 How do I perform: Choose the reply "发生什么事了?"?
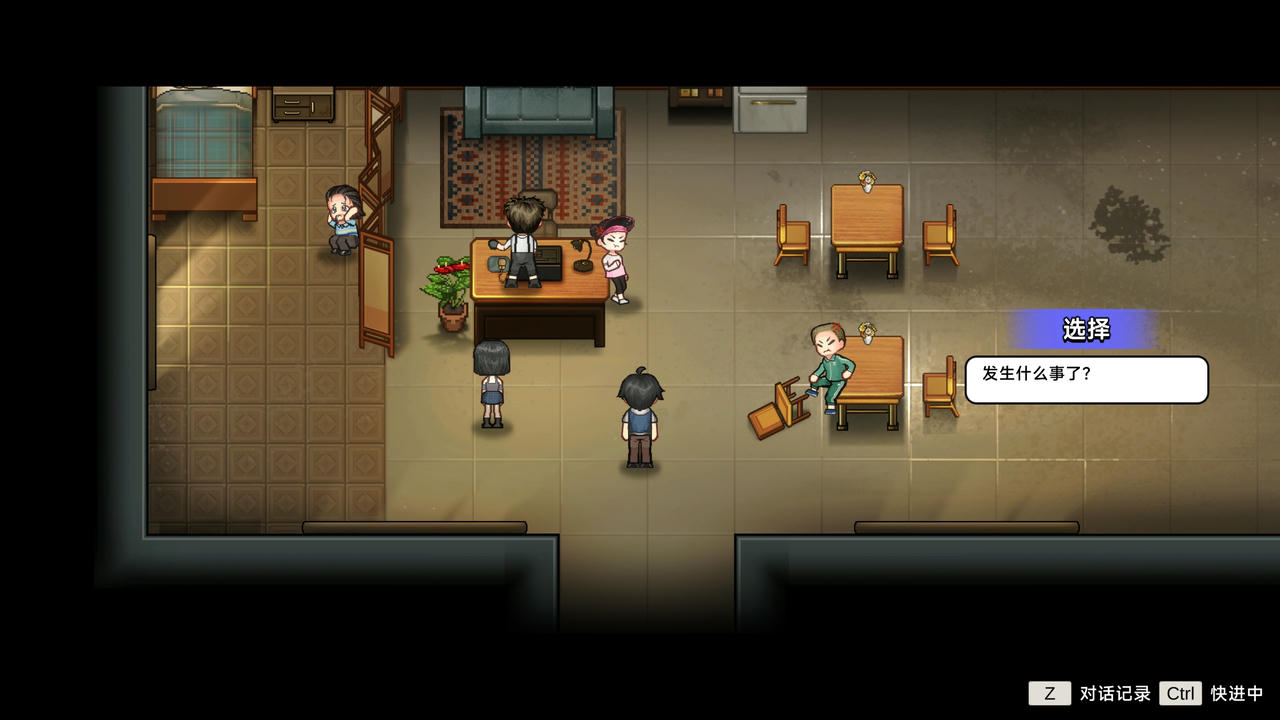pos(1086,379)
